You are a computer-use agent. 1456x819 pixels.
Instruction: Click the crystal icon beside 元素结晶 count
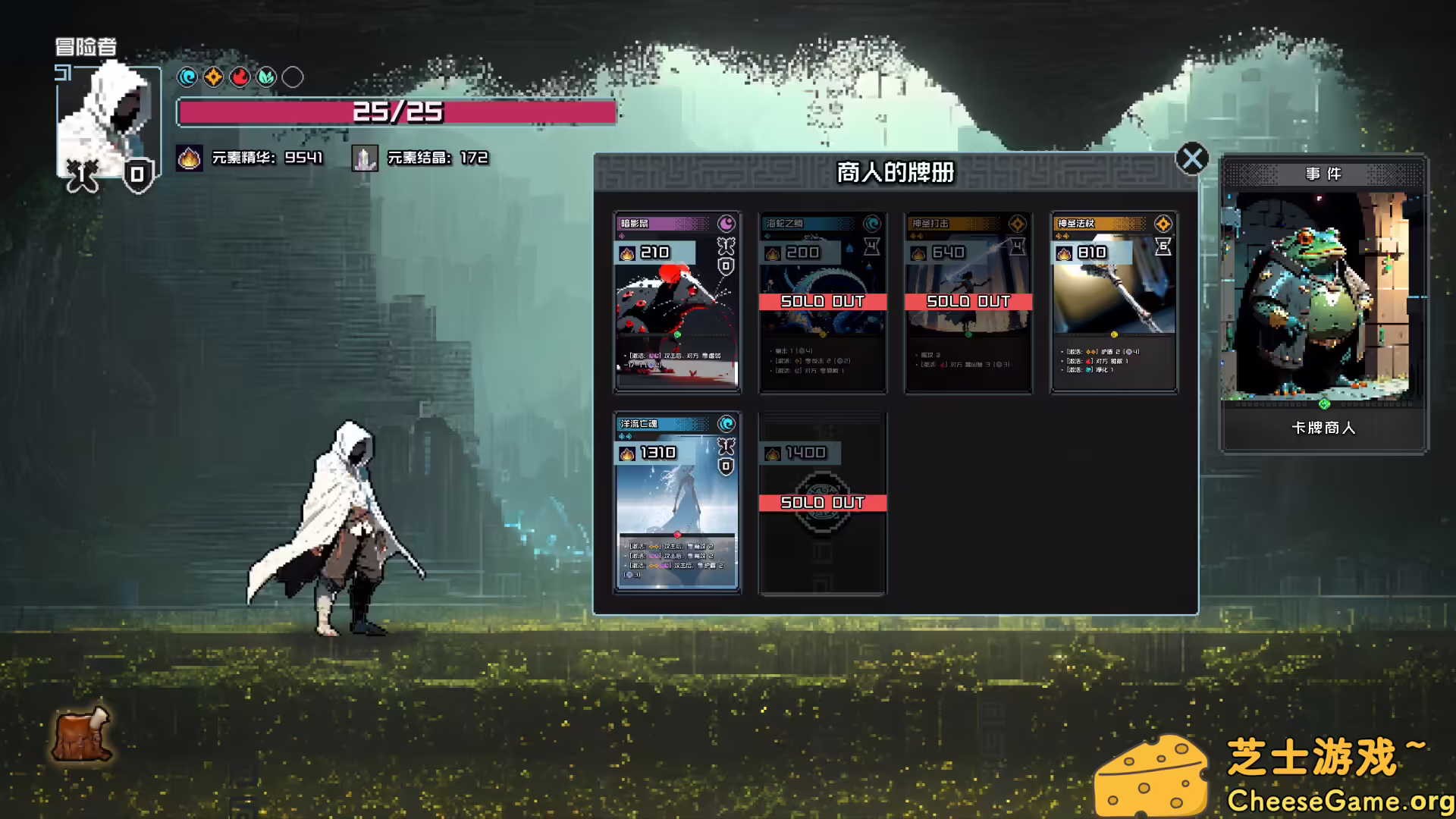tap(365, 159)
